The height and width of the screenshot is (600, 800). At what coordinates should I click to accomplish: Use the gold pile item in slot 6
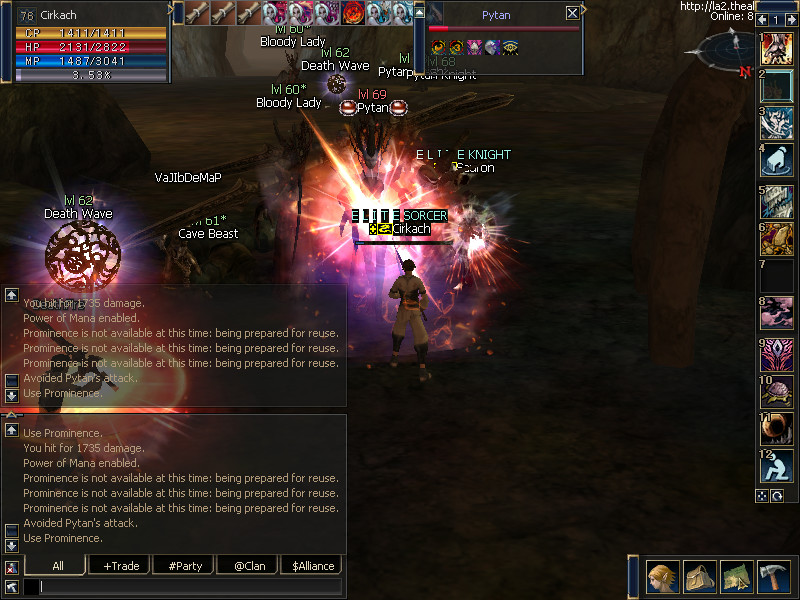[778, 238]
